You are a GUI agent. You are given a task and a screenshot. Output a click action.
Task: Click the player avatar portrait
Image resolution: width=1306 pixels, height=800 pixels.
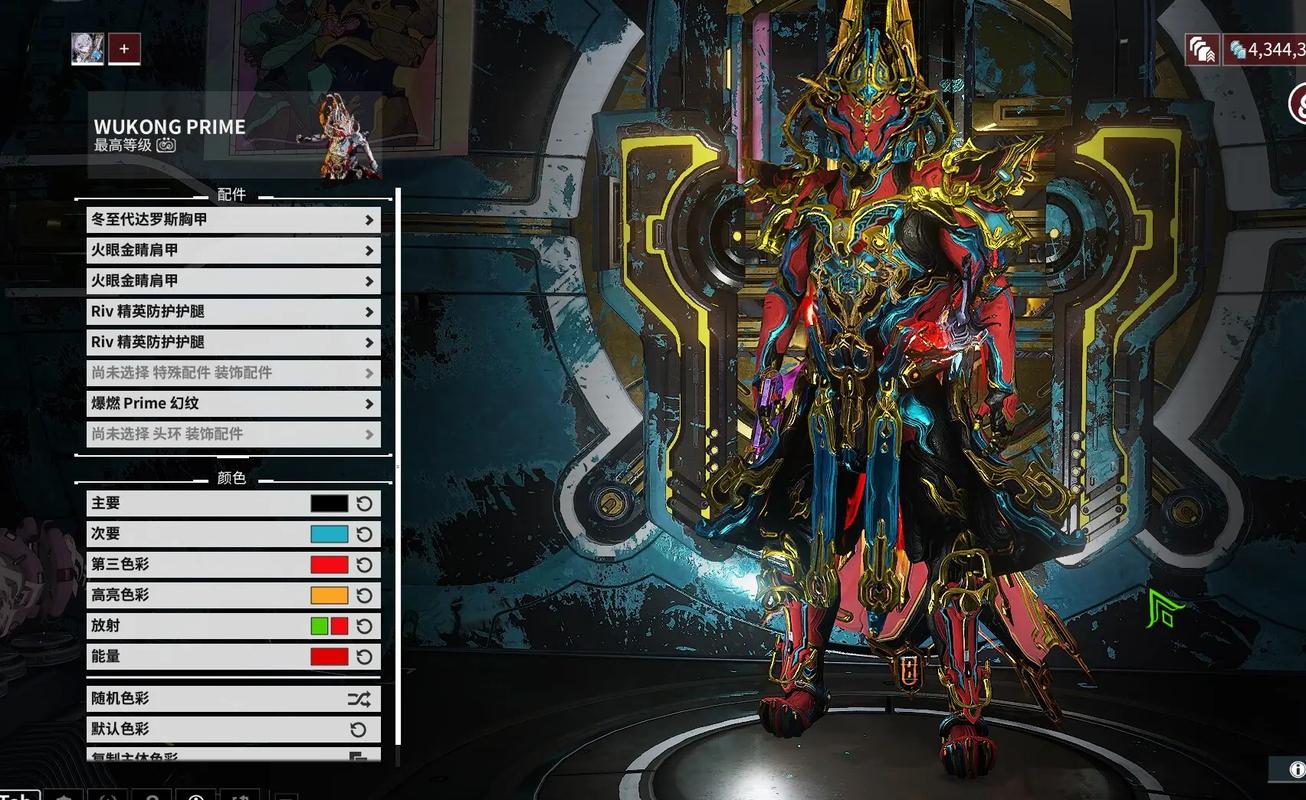tap(88, 48)
